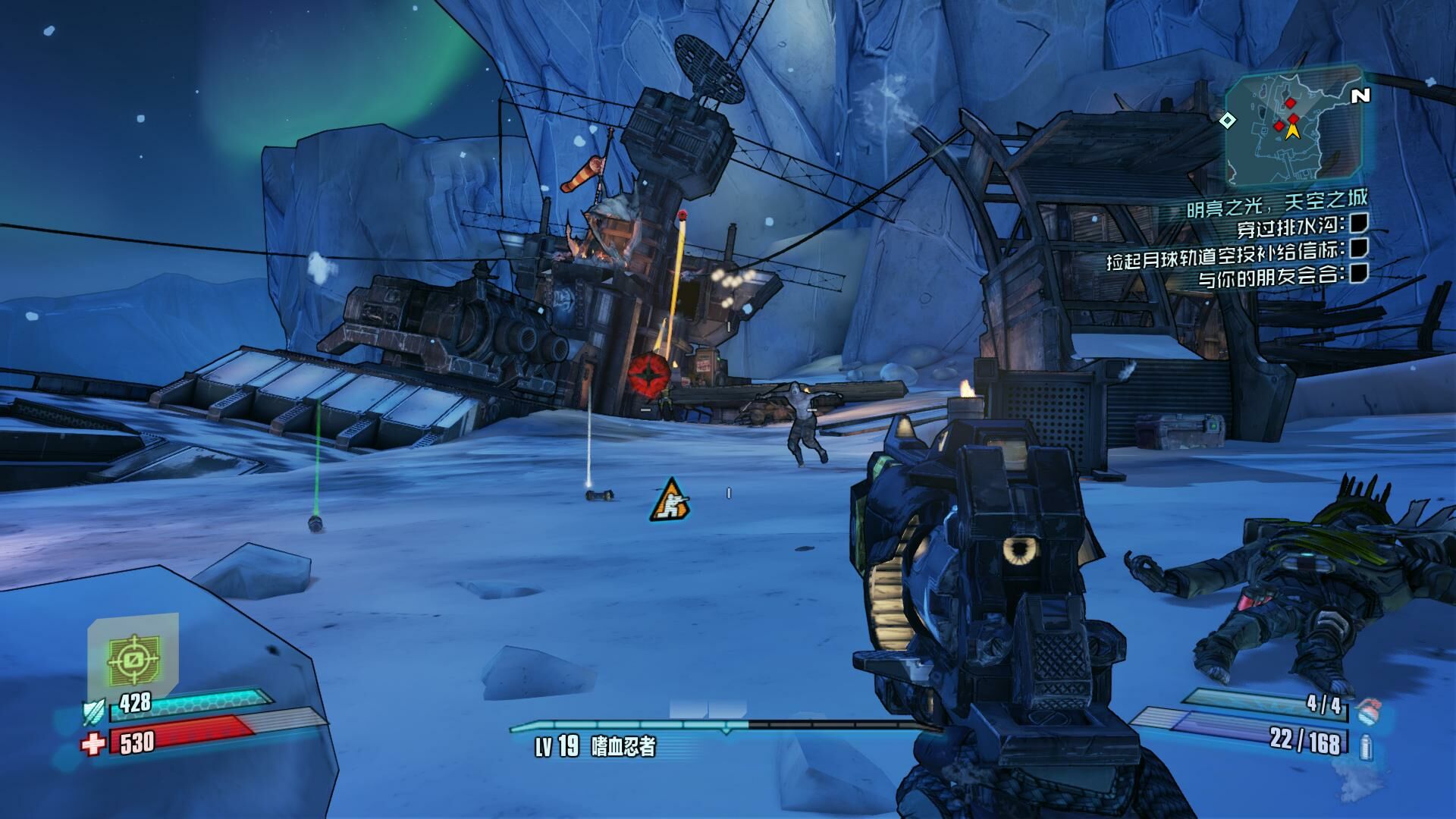Tick the checkbox for 与你的朋友会合

point(1359,273)
